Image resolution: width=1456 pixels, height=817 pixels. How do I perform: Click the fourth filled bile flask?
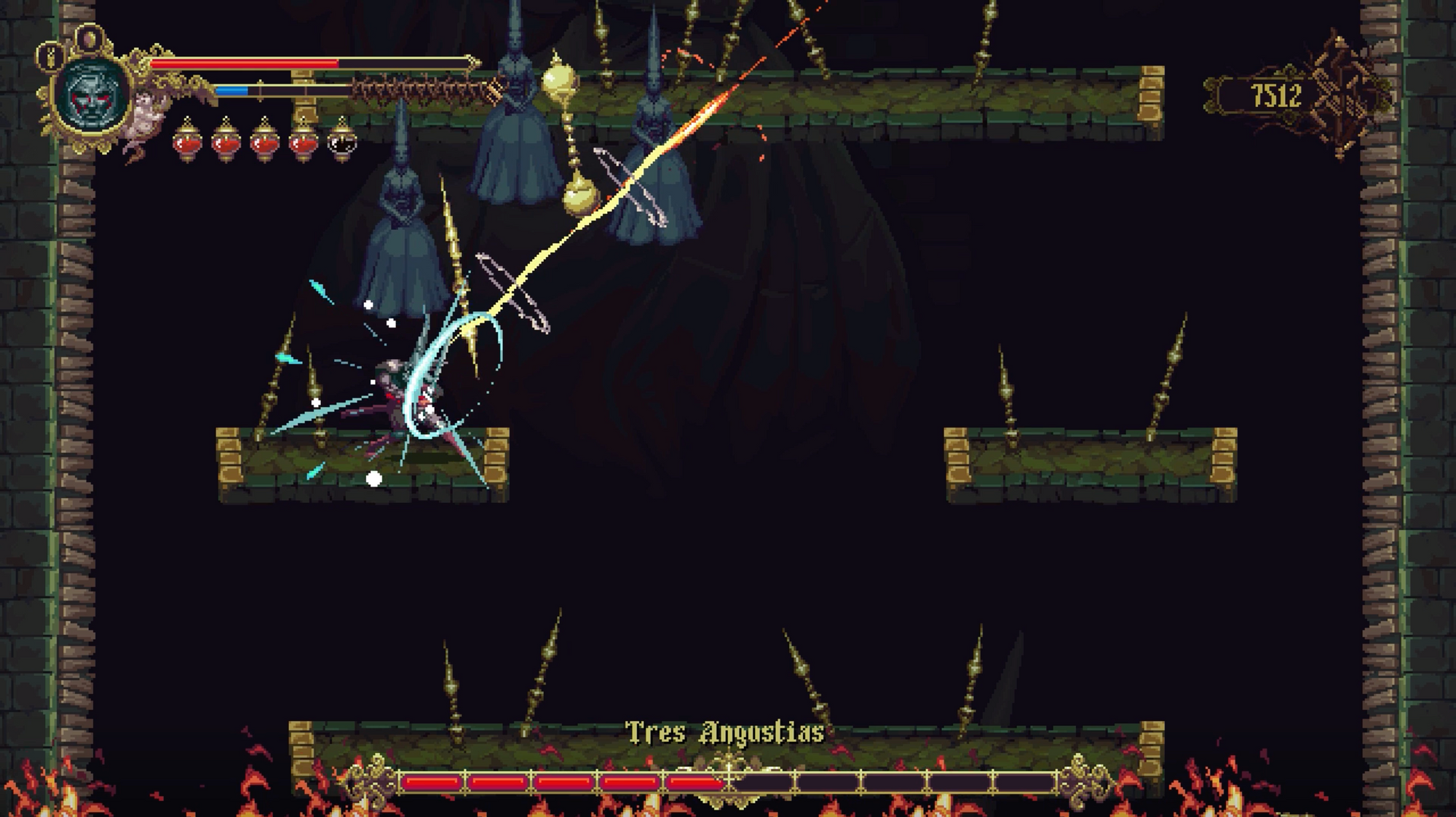300,143
